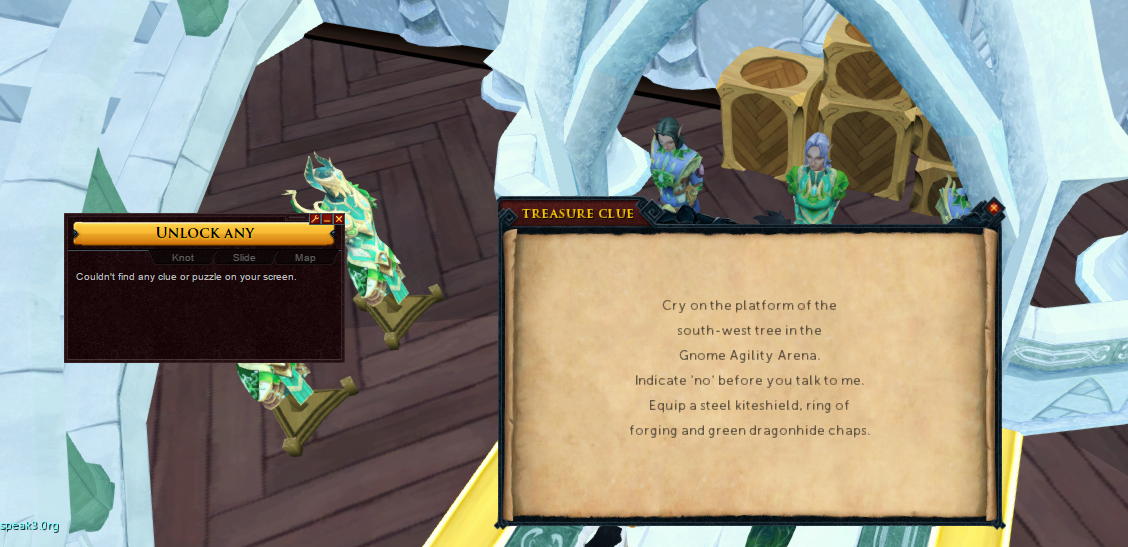Minimize the clue solver window
The height and width of the screenshot is (547, 1128).
[327, 219]
